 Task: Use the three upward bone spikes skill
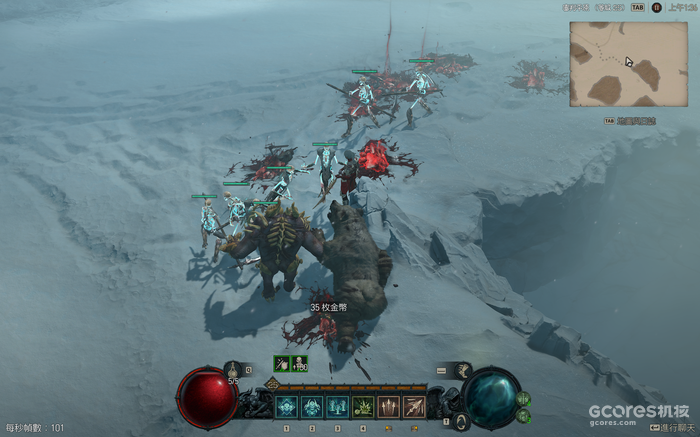[388, 407]
